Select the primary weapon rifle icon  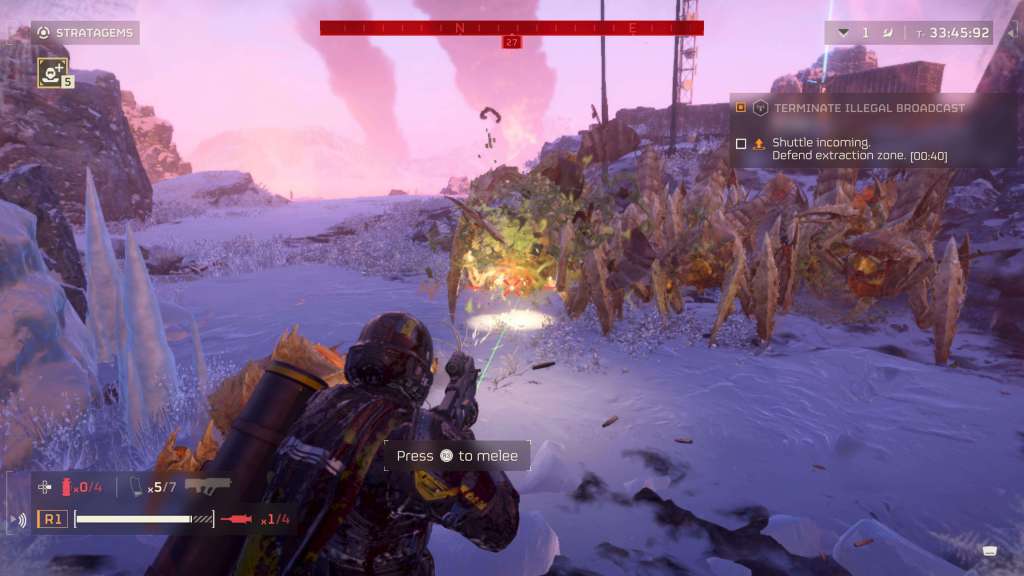(x=207, y=486)
